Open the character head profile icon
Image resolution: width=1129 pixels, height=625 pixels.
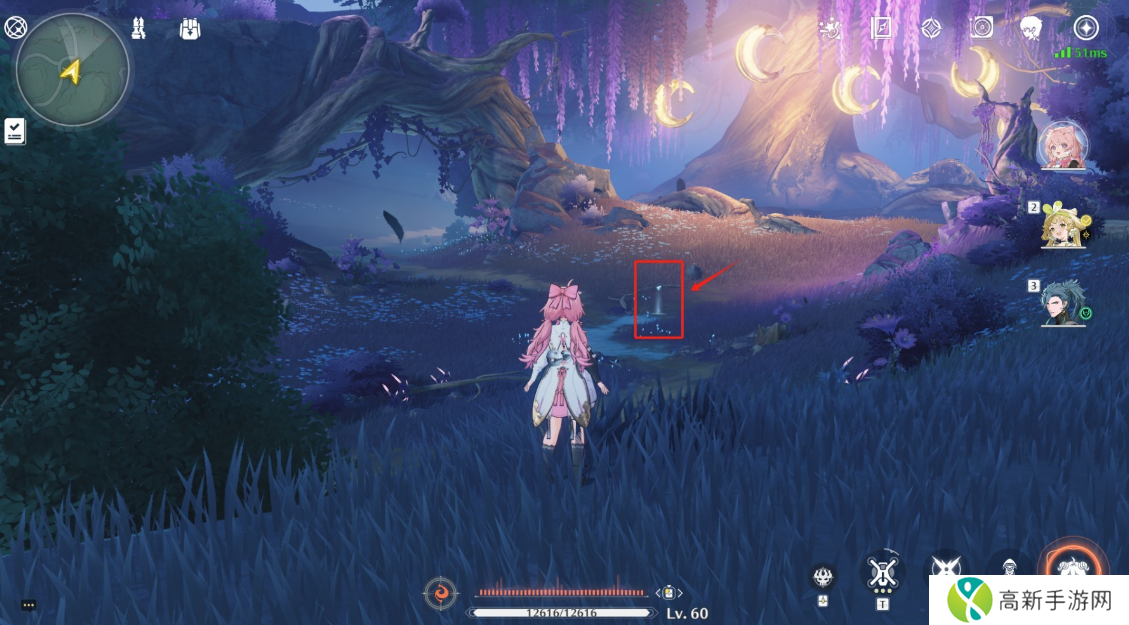click(1032, 28)
